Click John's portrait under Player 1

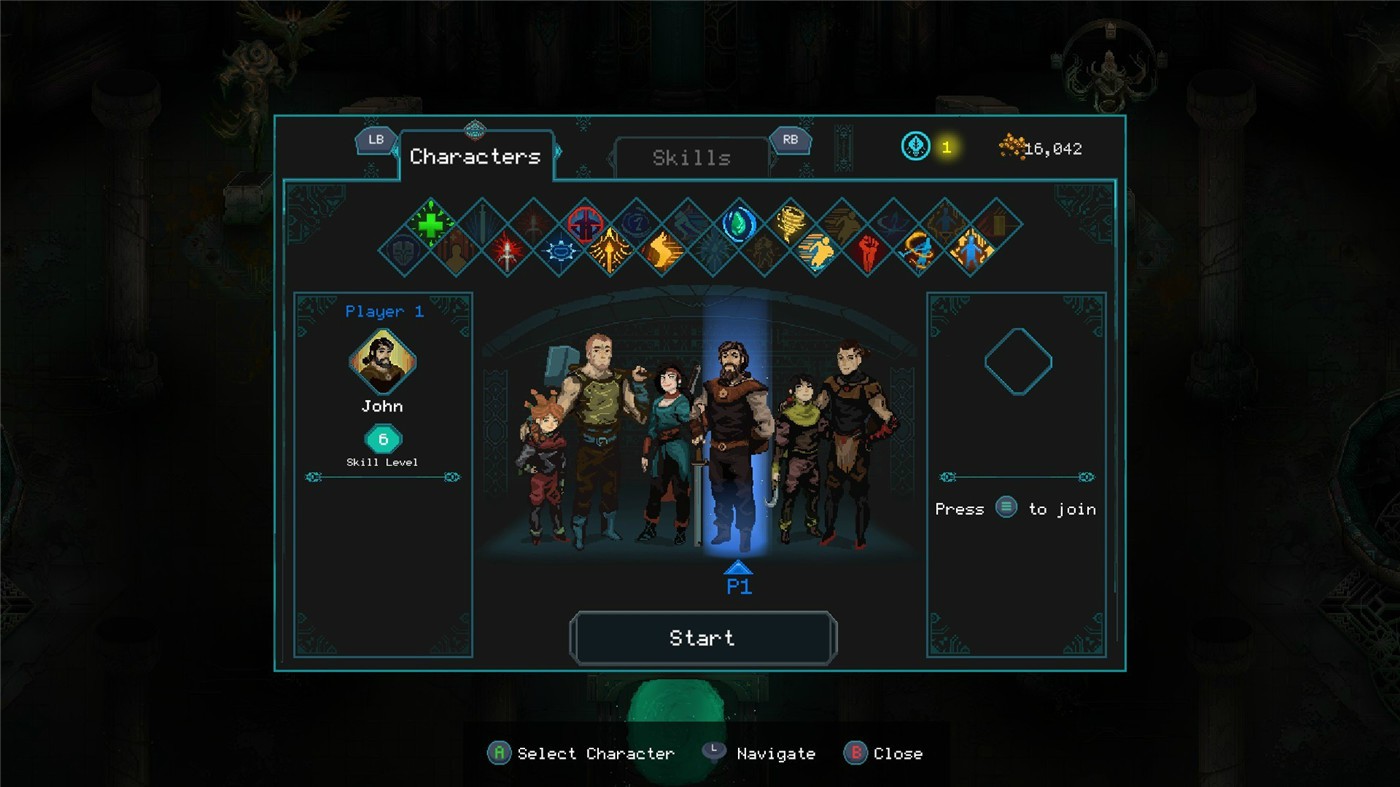382,361
